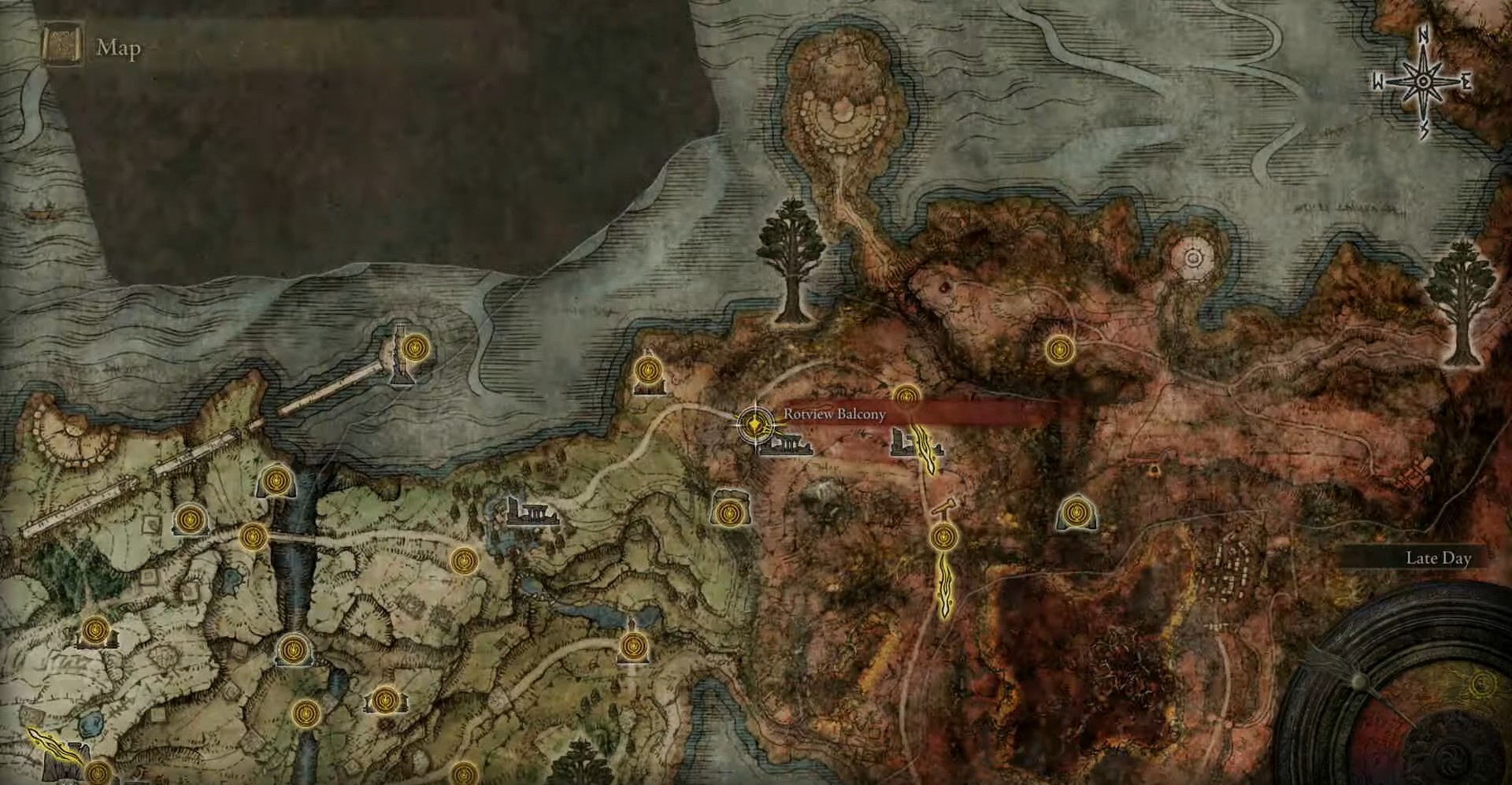Open the scroll map icon beside Map title
Screen dimensions: 1512x785
coord(61,47)
